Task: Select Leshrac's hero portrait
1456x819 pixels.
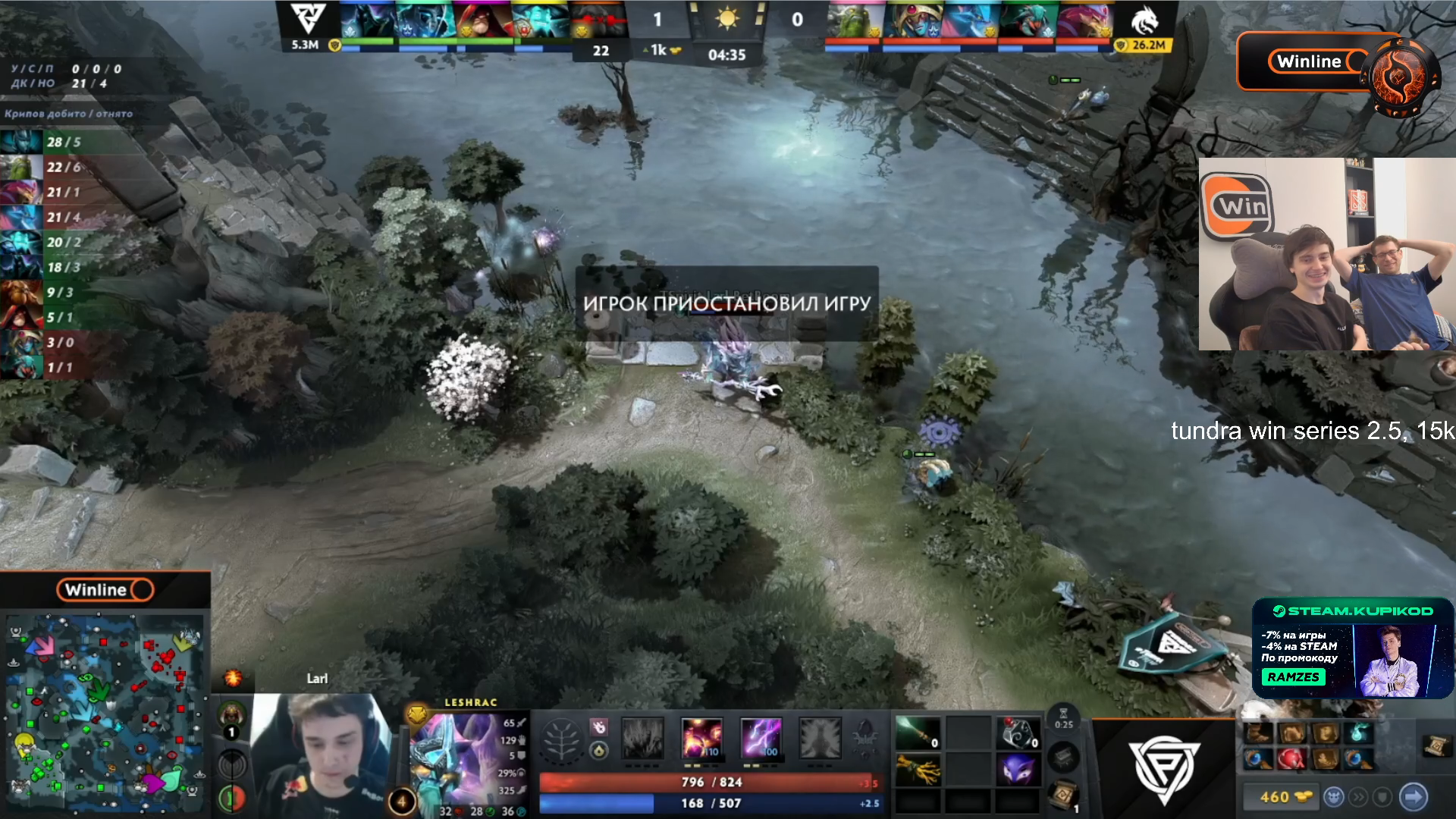Action: pos(452,758)
